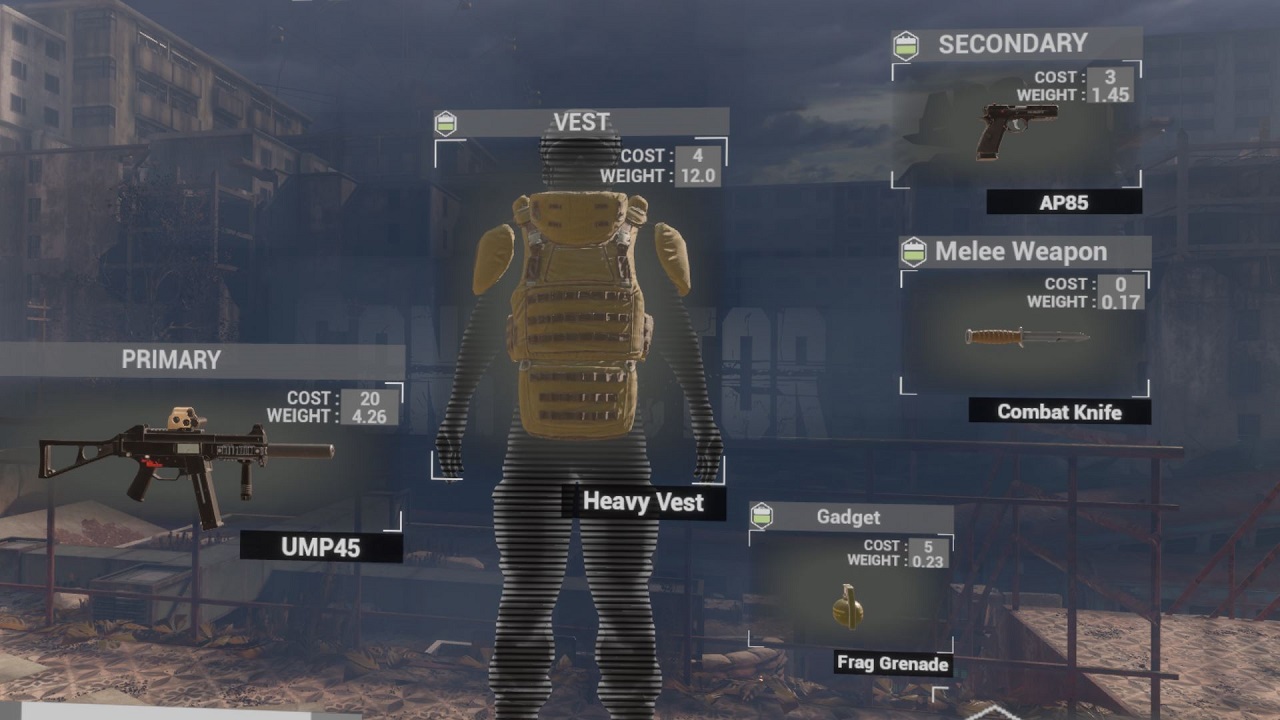Click the Gadget category header
Screen dimensions: 1280x720
(848, 517)
